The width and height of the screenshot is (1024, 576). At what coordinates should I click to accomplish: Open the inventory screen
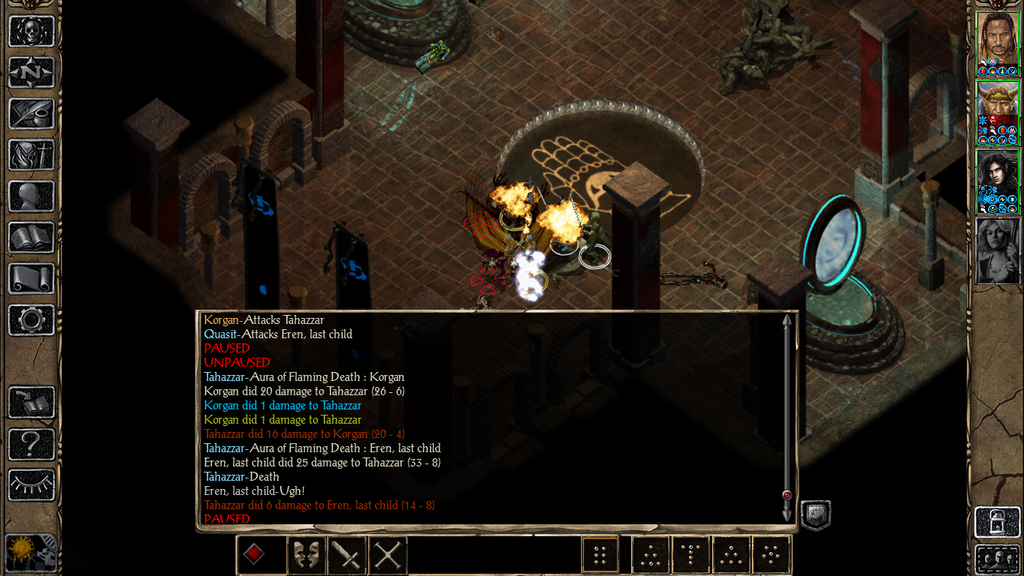(31, 155)
